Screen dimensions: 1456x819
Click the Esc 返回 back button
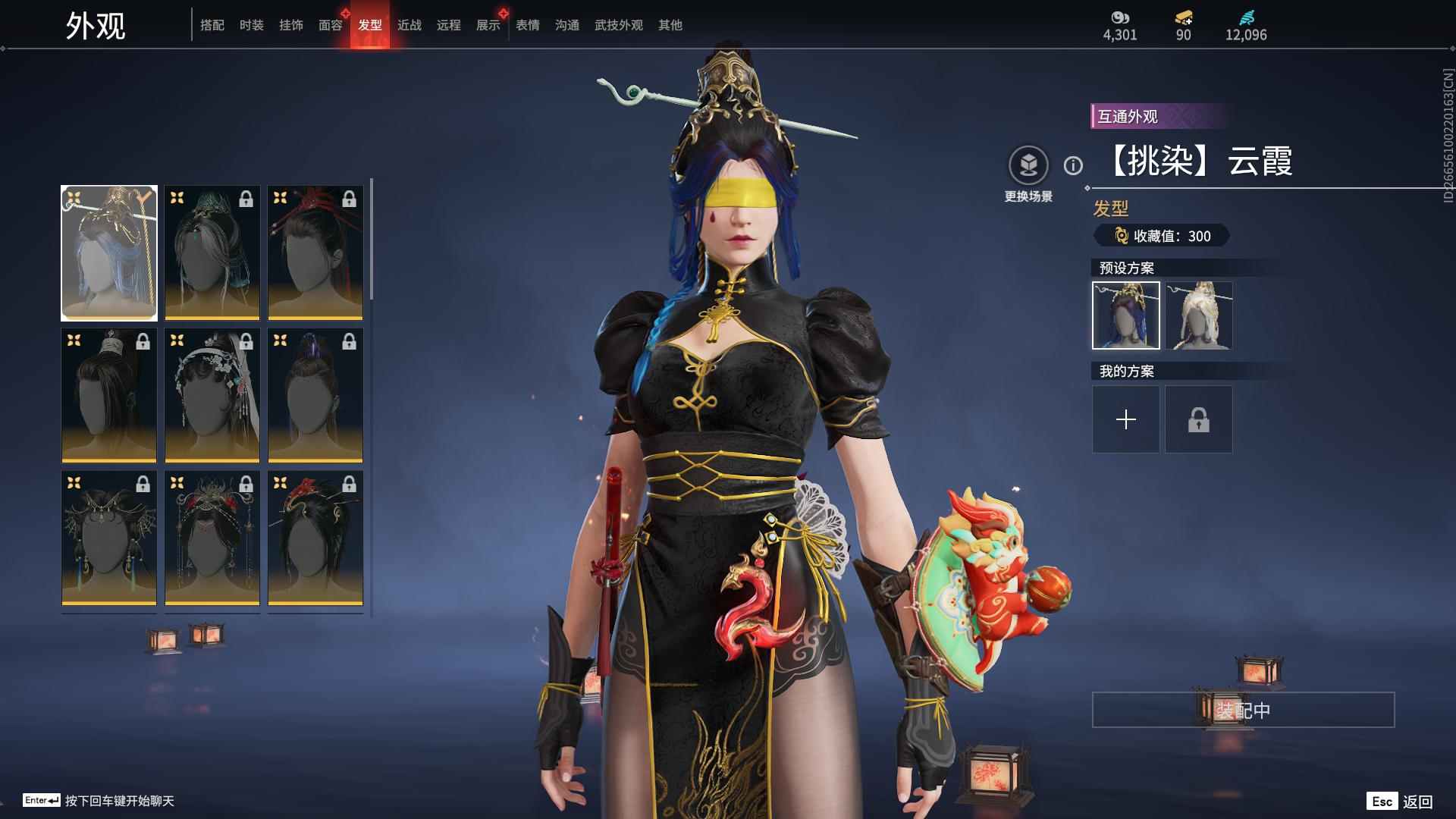click(x=1400, y=802)
